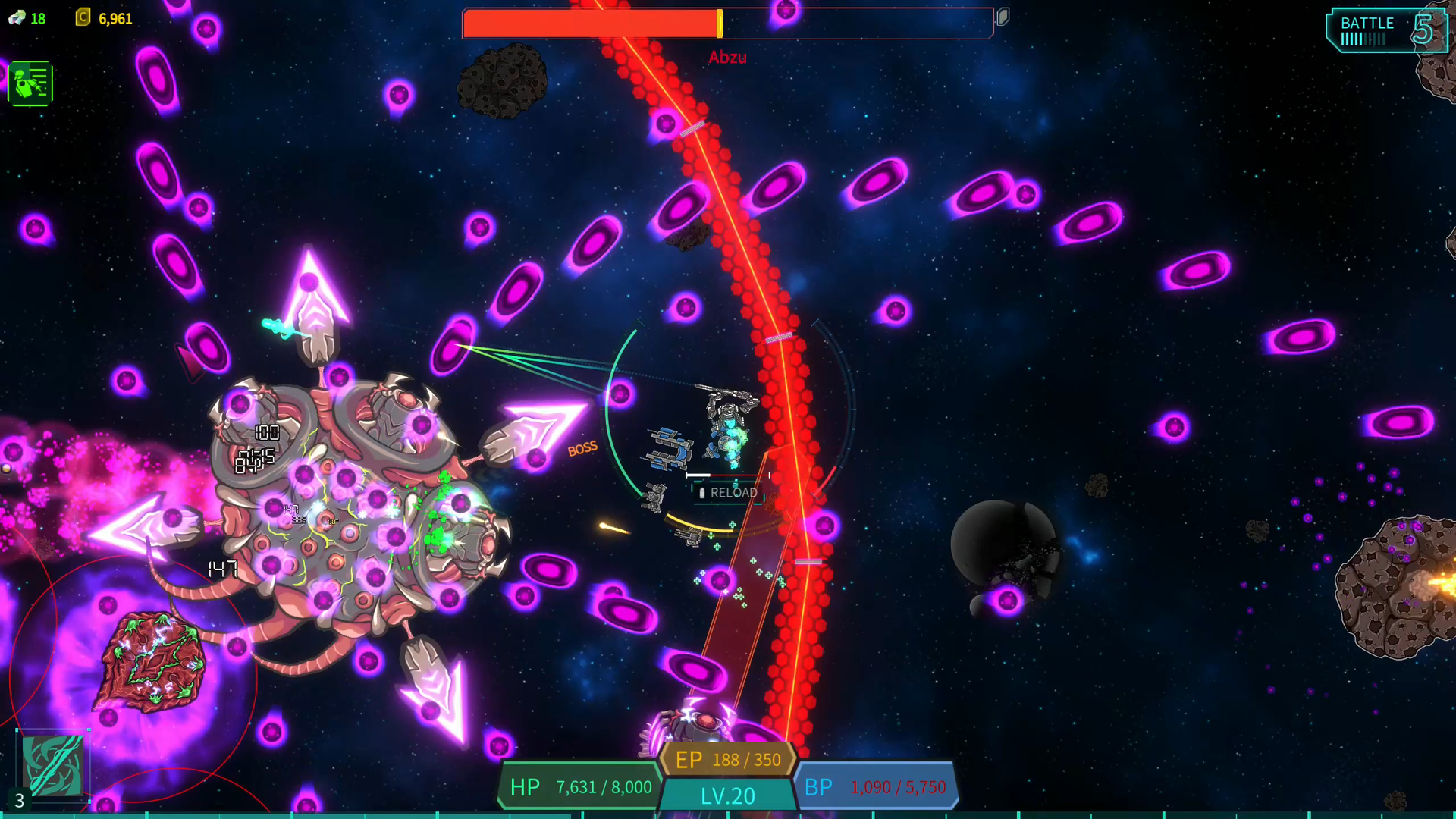Screen dimensions: 1456x819
Task: Open the green mech pilot list icon
Action: [30, 83]
